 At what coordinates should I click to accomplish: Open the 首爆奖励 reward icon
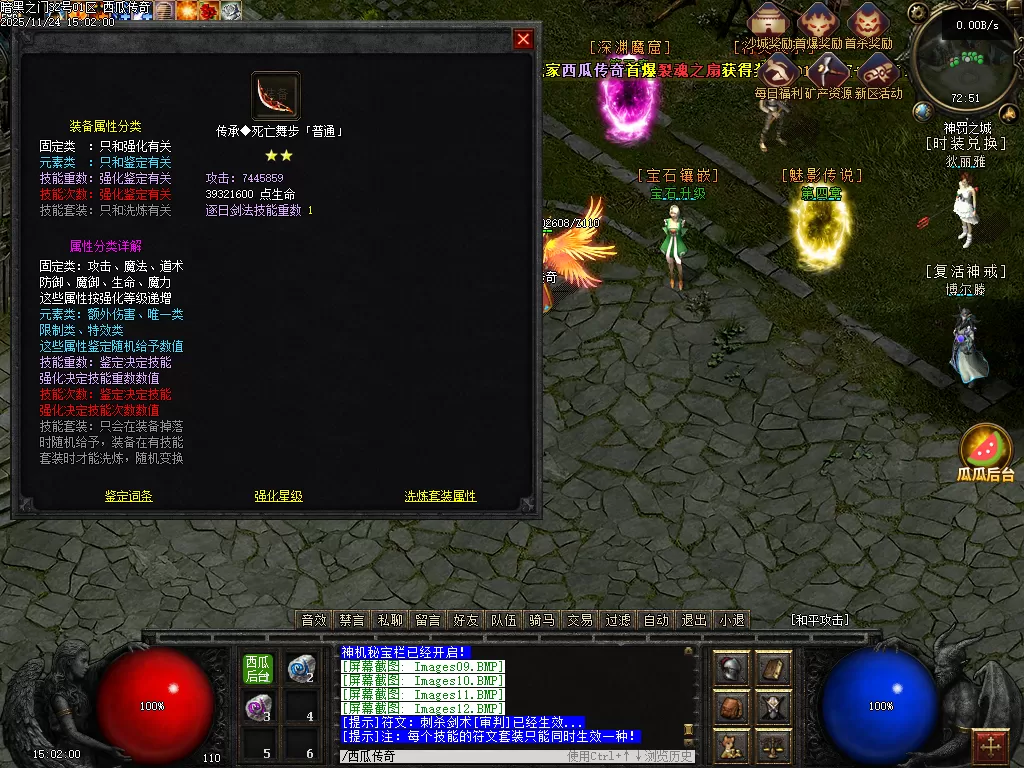(x=818, y=22)
